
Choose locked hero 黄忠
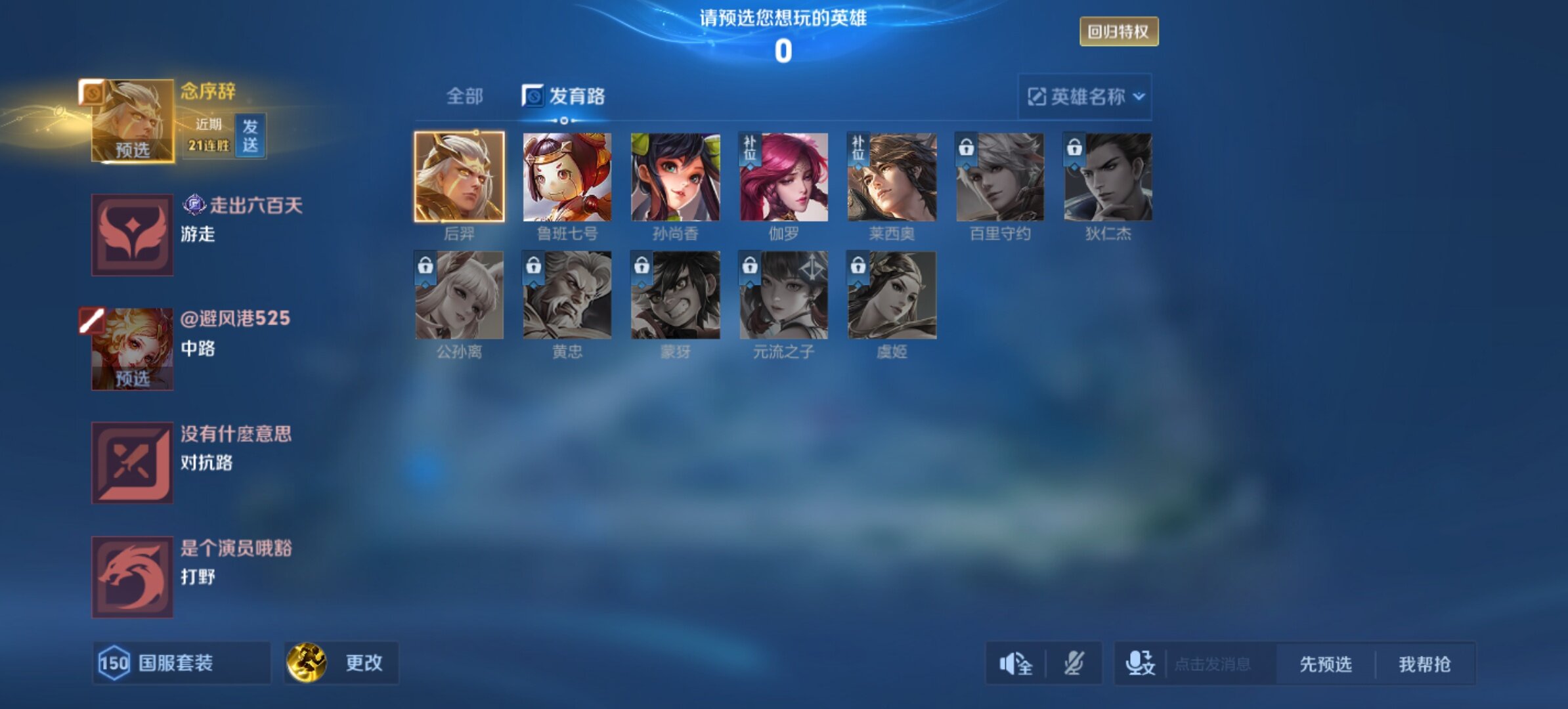point(567,295)
